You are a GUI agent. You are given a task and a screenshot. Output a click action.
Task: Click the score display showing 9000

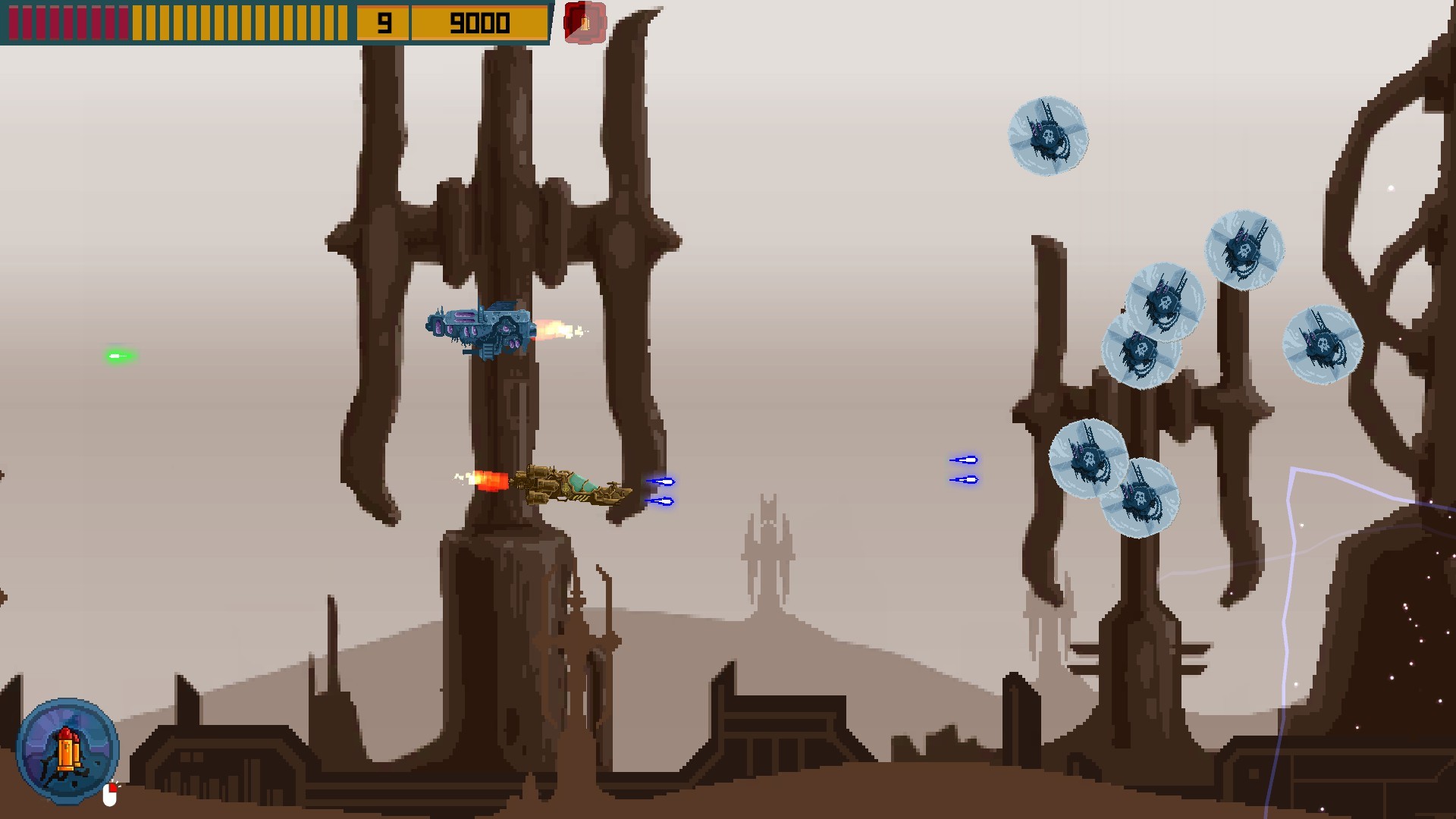point(478,22)
